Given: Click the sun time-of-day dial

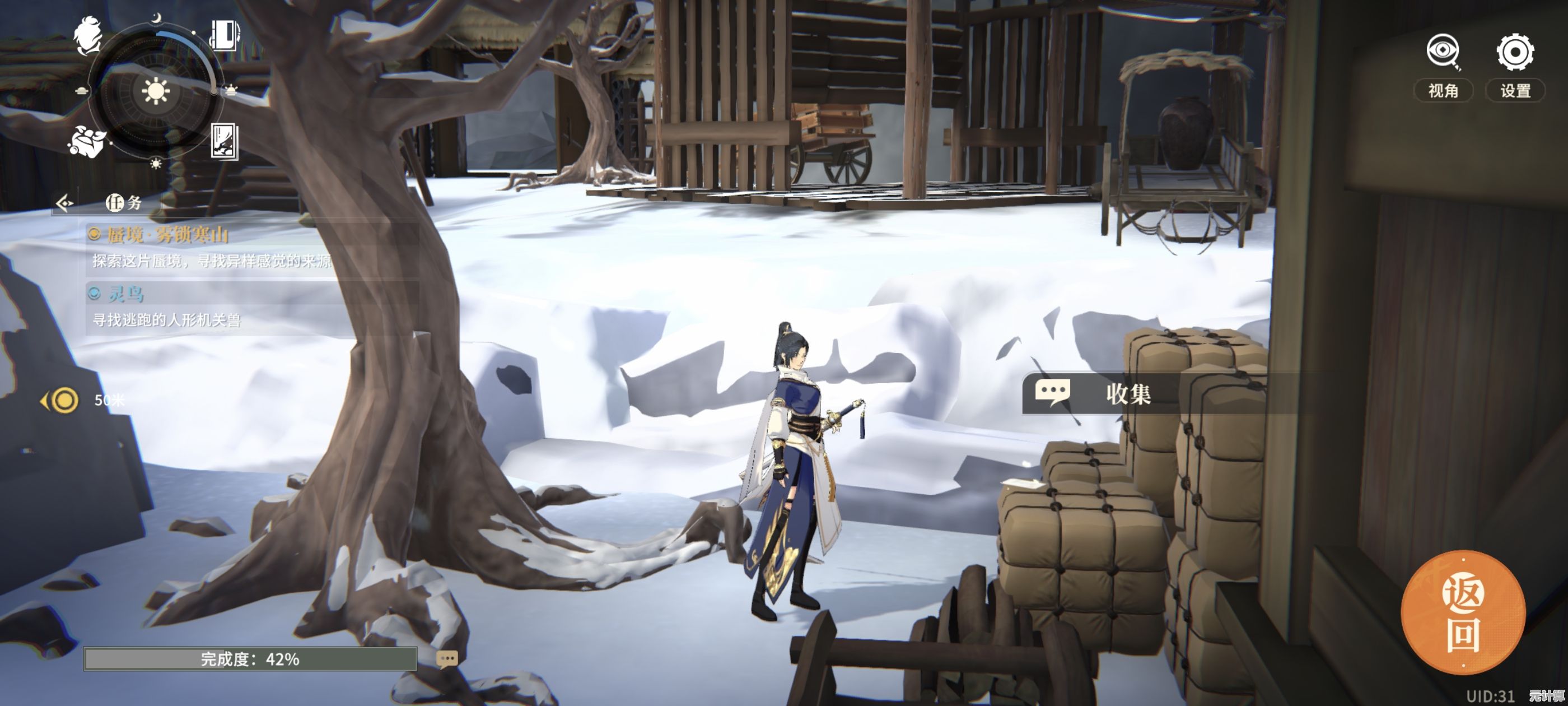Looking at the screenshot, I should click(155, 91).
